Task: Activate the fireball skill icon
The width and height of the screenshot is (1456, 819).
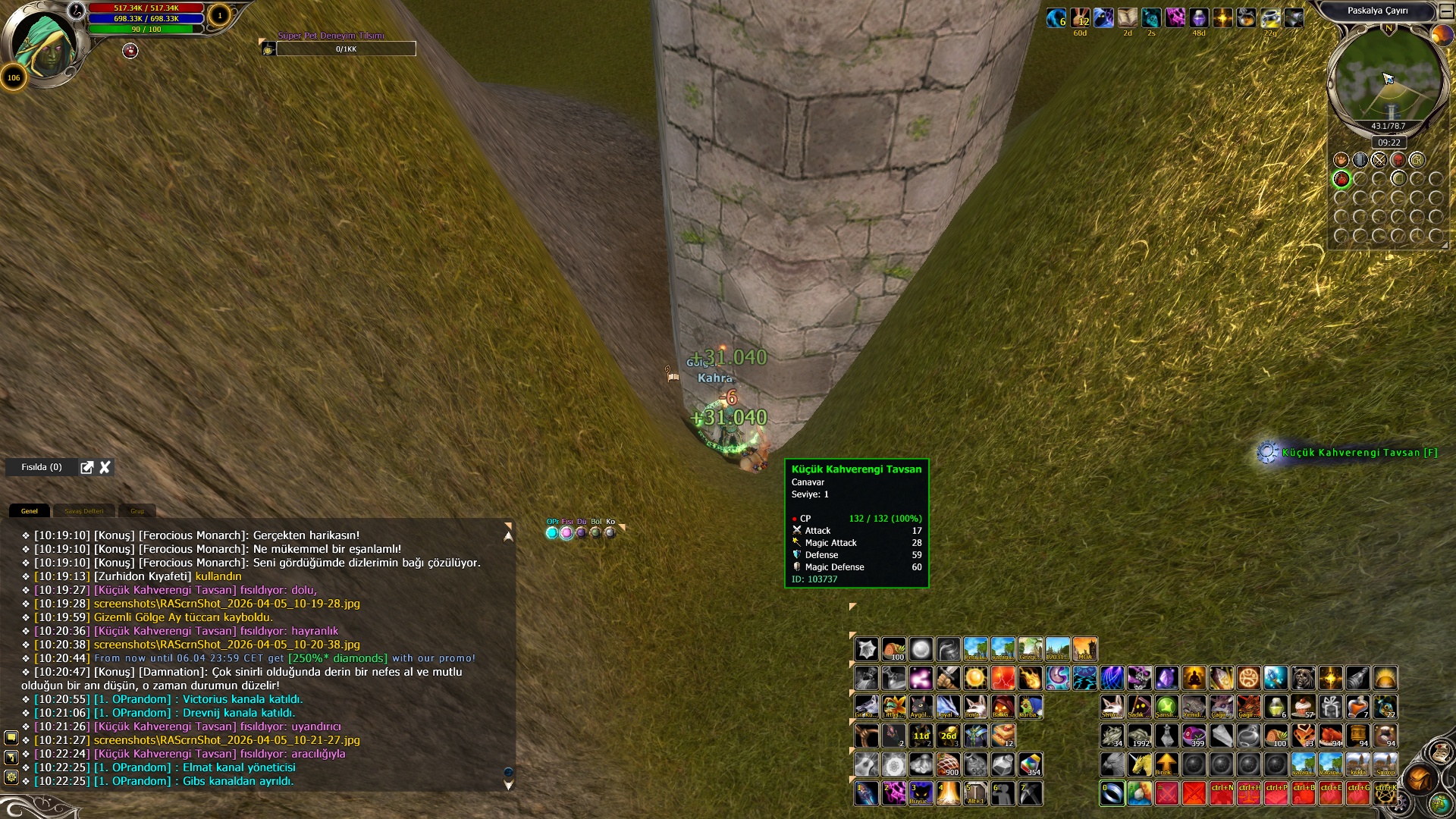Action: coord(1030,678)
